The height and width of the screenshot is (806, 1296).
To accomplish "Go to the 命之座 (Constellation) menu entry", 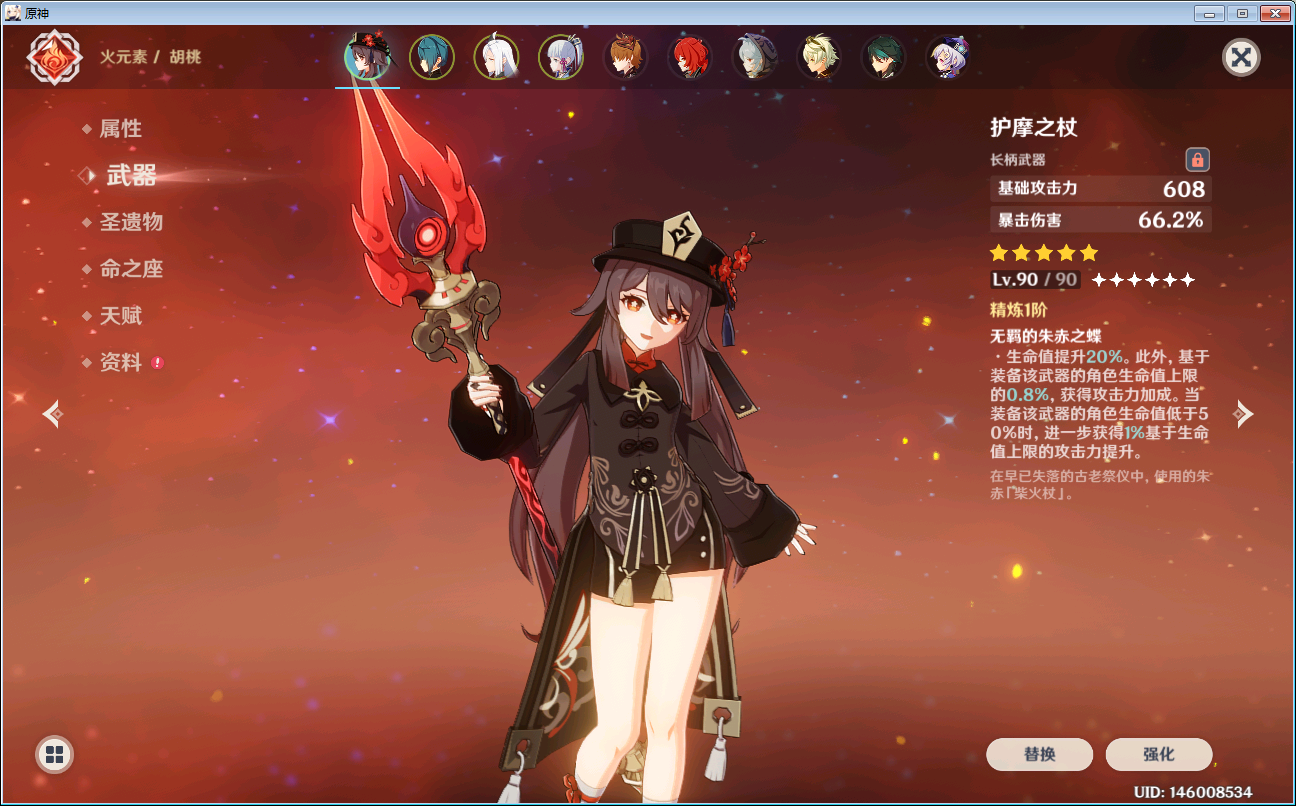I will (130, 269).
